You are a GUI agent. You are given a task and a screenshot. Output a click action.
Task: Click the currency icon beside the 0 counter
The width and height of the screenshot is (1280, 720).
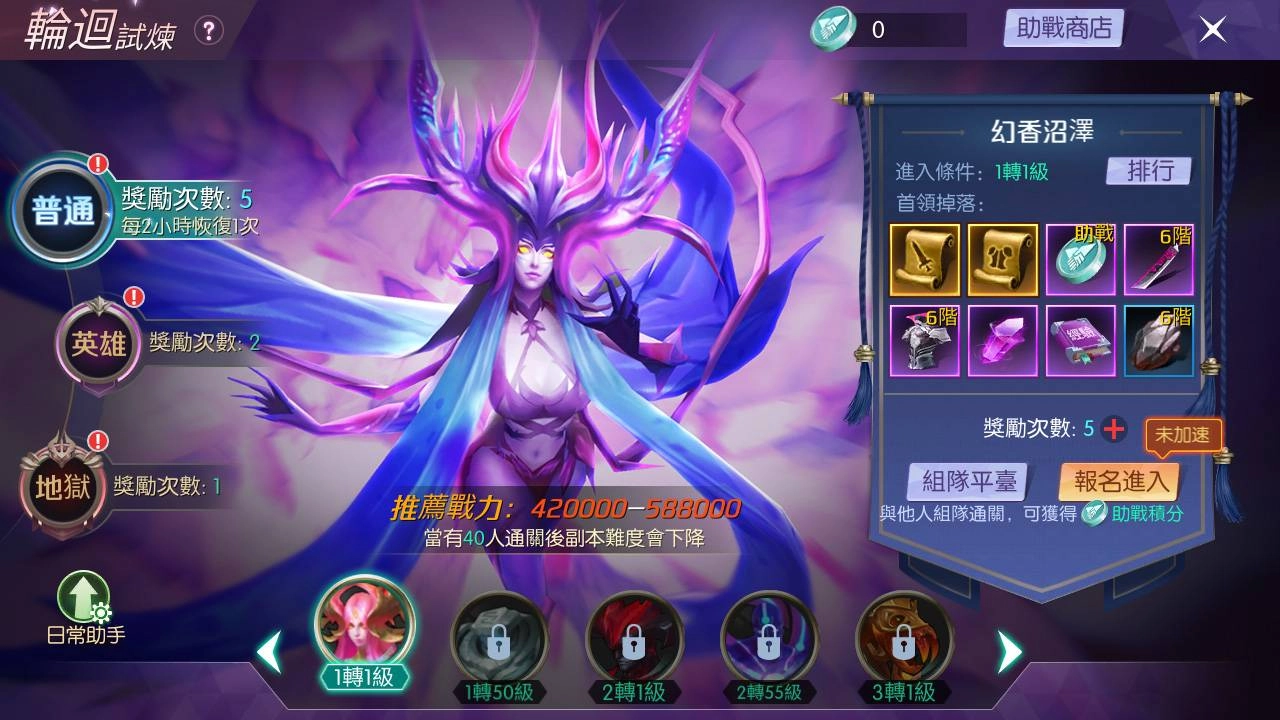[x=830, y=28]
